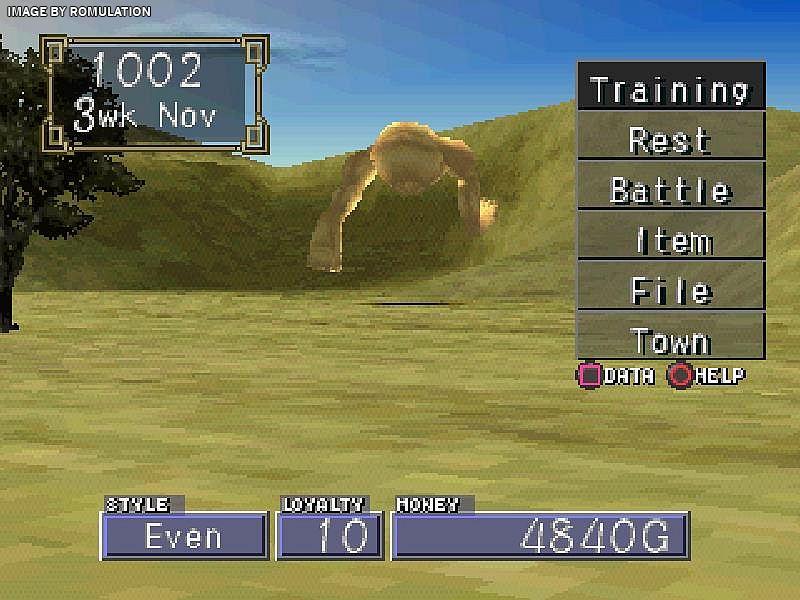This screenshot has height=600, width=800.
Task: Choose Rest from the ranch menu
Action: (670, 138)
